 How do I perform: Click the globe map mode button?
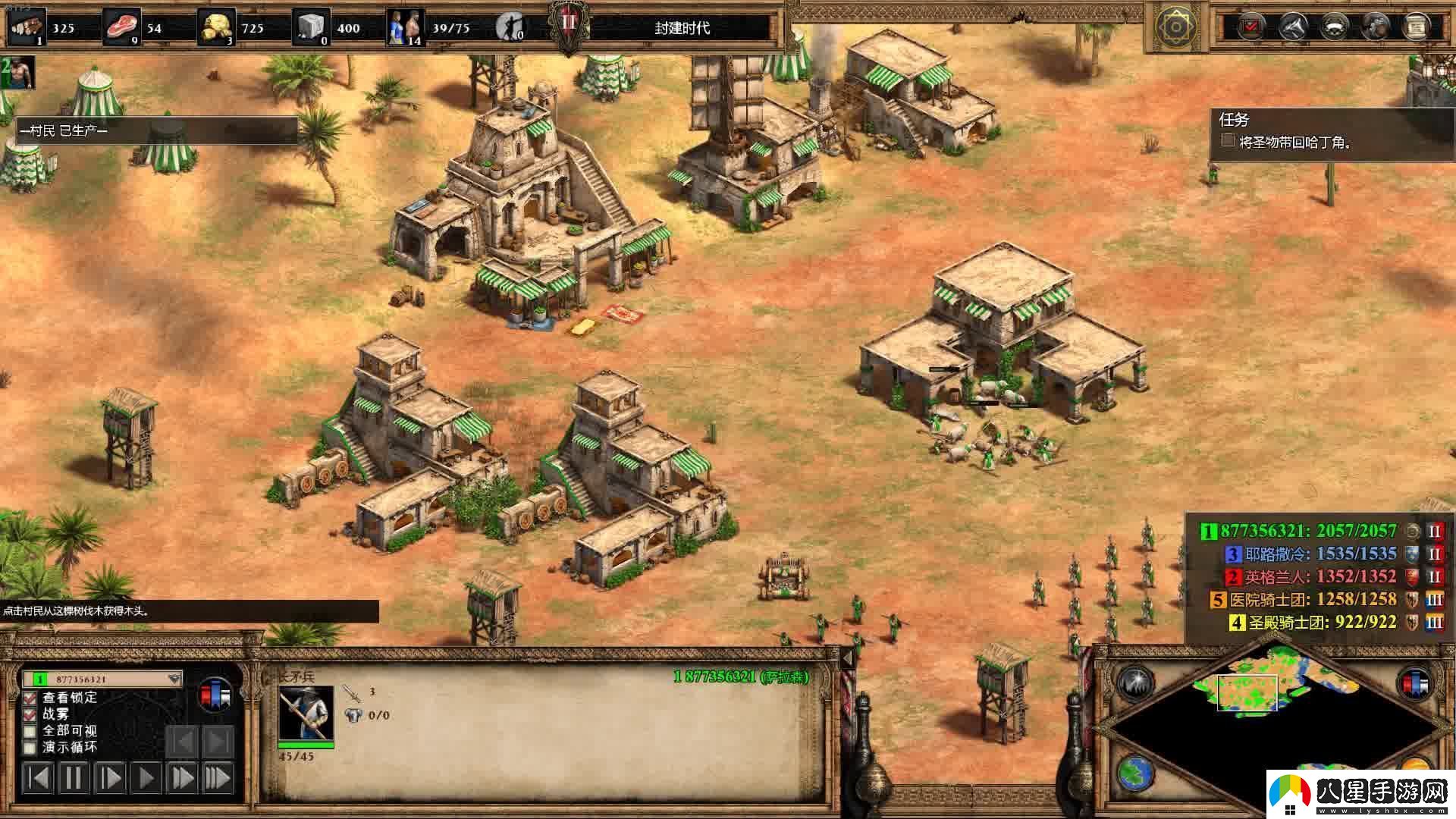[x=1134, y=773]
